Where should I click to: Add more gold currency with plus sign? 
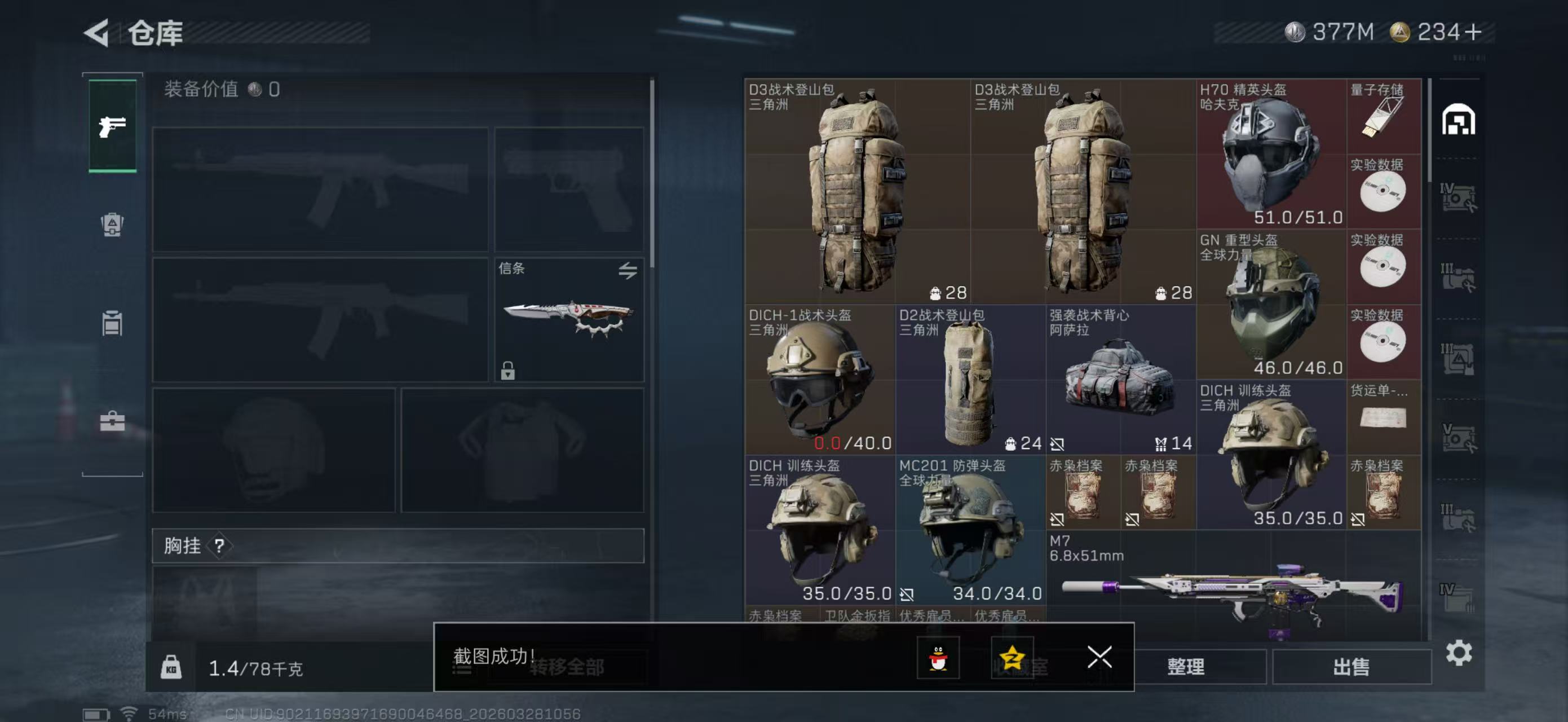[1473, 32]
